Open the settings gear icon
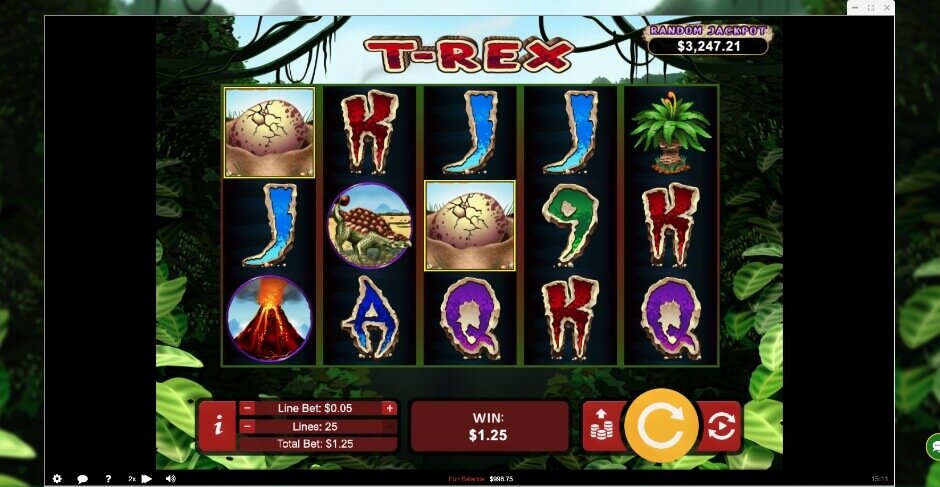Viewport: 940px width, 487px height. (x=57, y=479)
